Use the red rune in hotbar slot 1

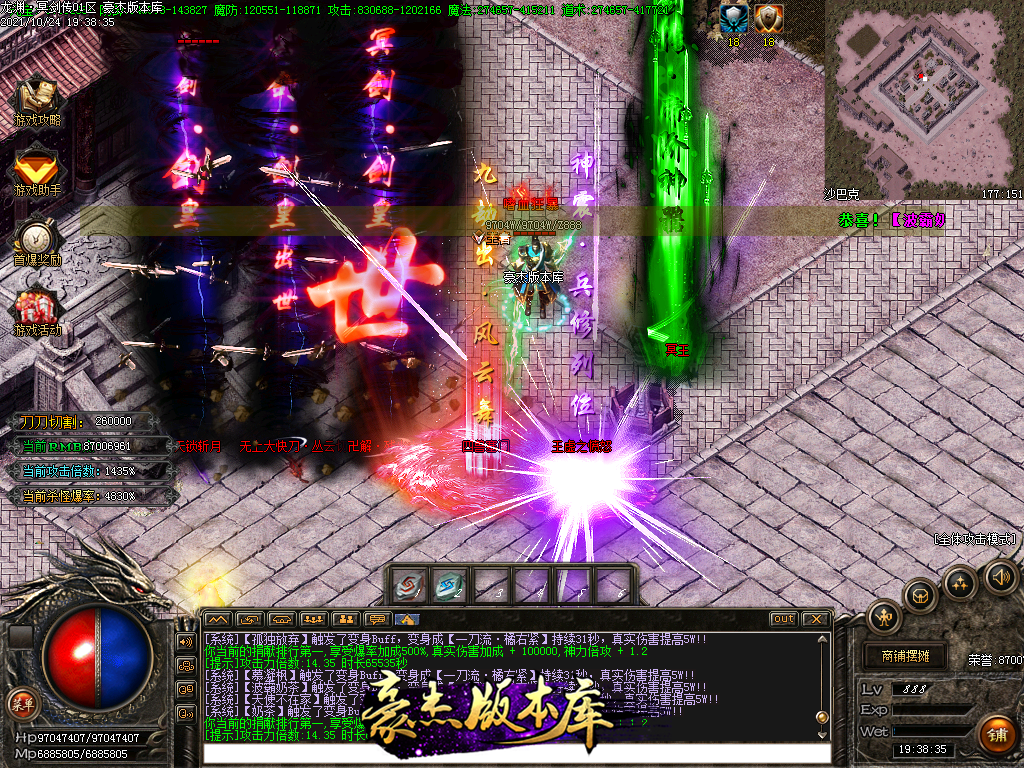410,587
